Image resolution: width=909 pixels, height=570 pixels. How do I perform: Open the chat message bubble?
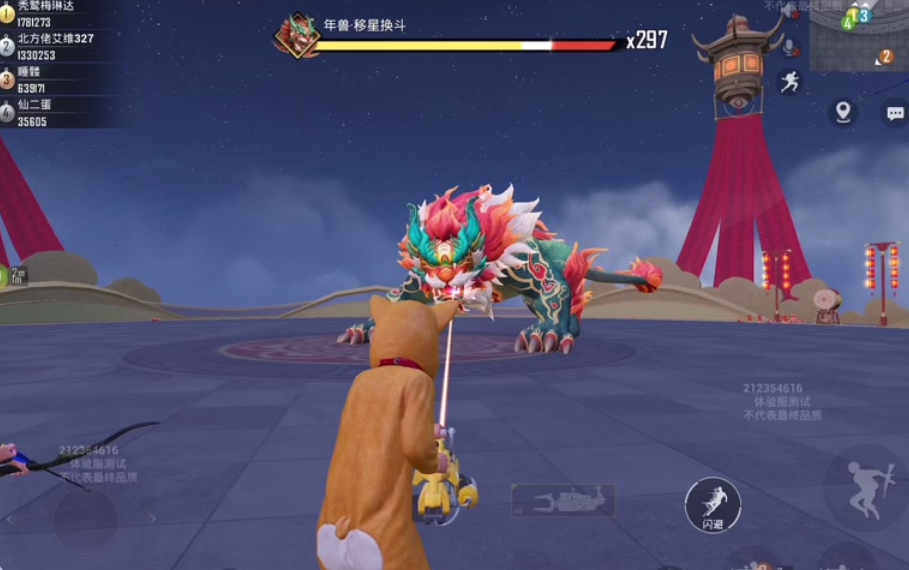click(894, 113)
